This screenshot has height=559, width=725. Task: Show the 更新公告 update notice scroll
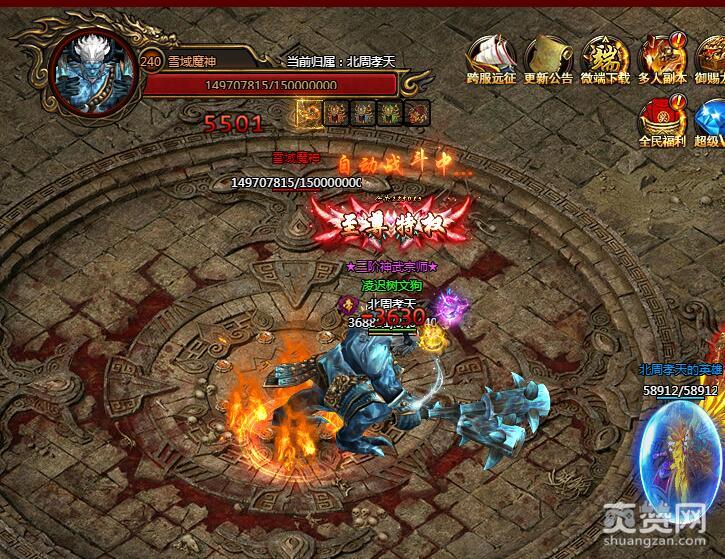pyautogui.click(x=548, y=53)
